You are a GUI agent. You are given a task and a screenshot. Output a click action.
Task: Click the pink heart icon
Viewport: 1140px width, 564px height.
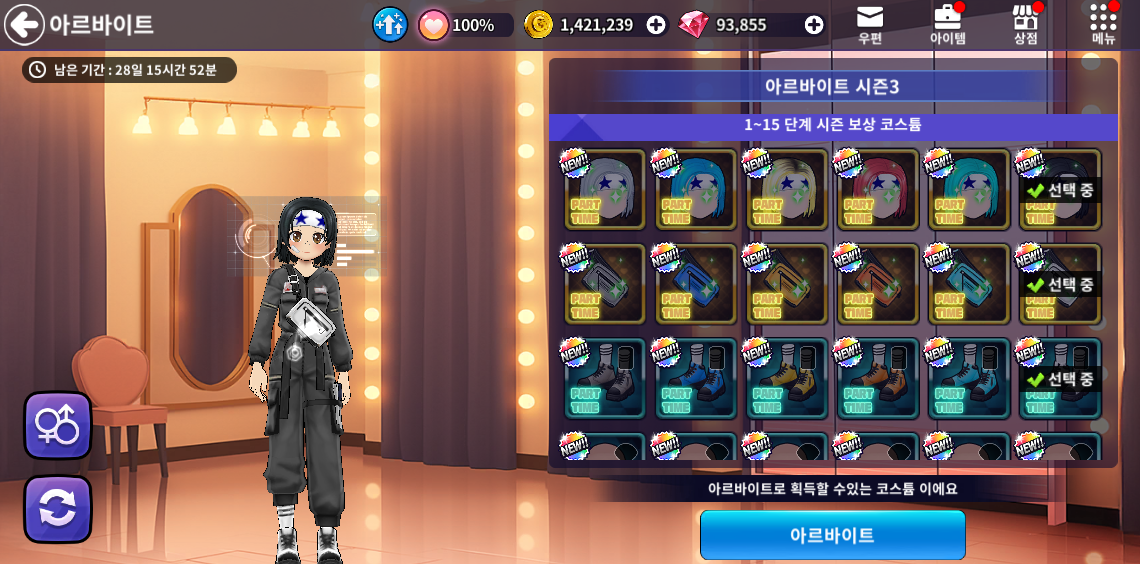pos(433,25)
